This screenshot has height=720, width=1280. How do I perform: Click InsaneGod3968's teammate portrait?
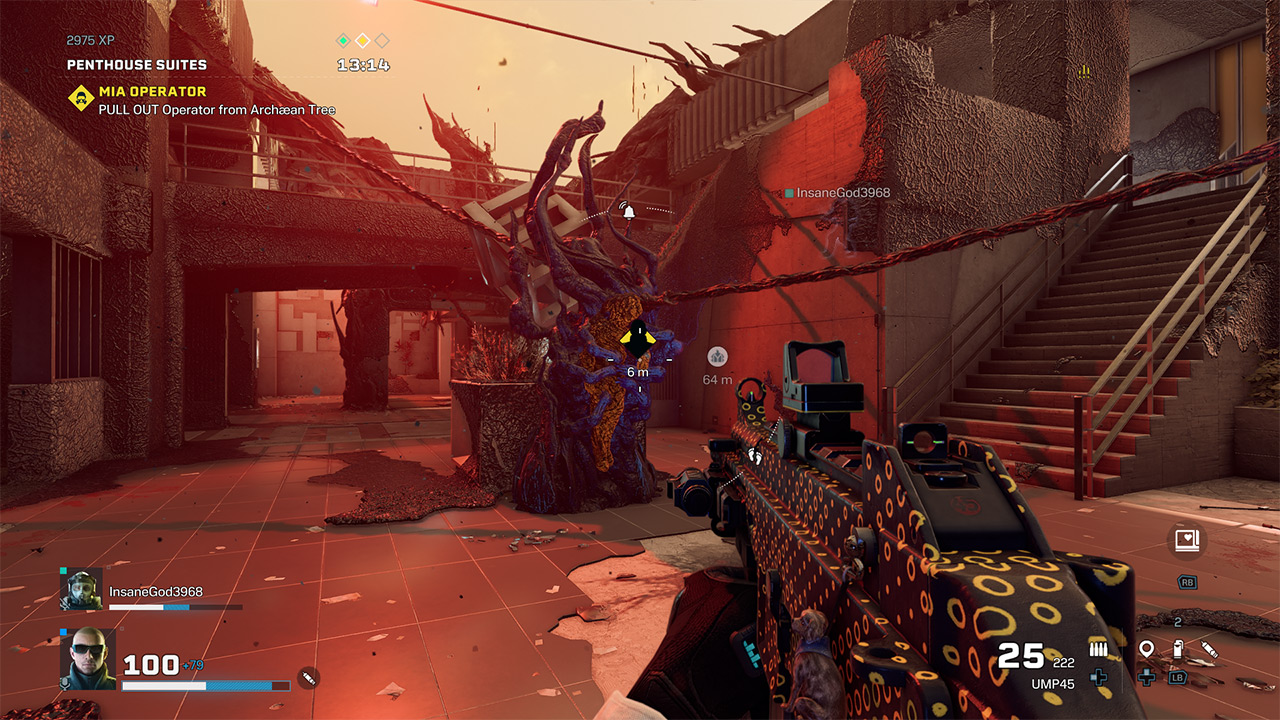80,590
